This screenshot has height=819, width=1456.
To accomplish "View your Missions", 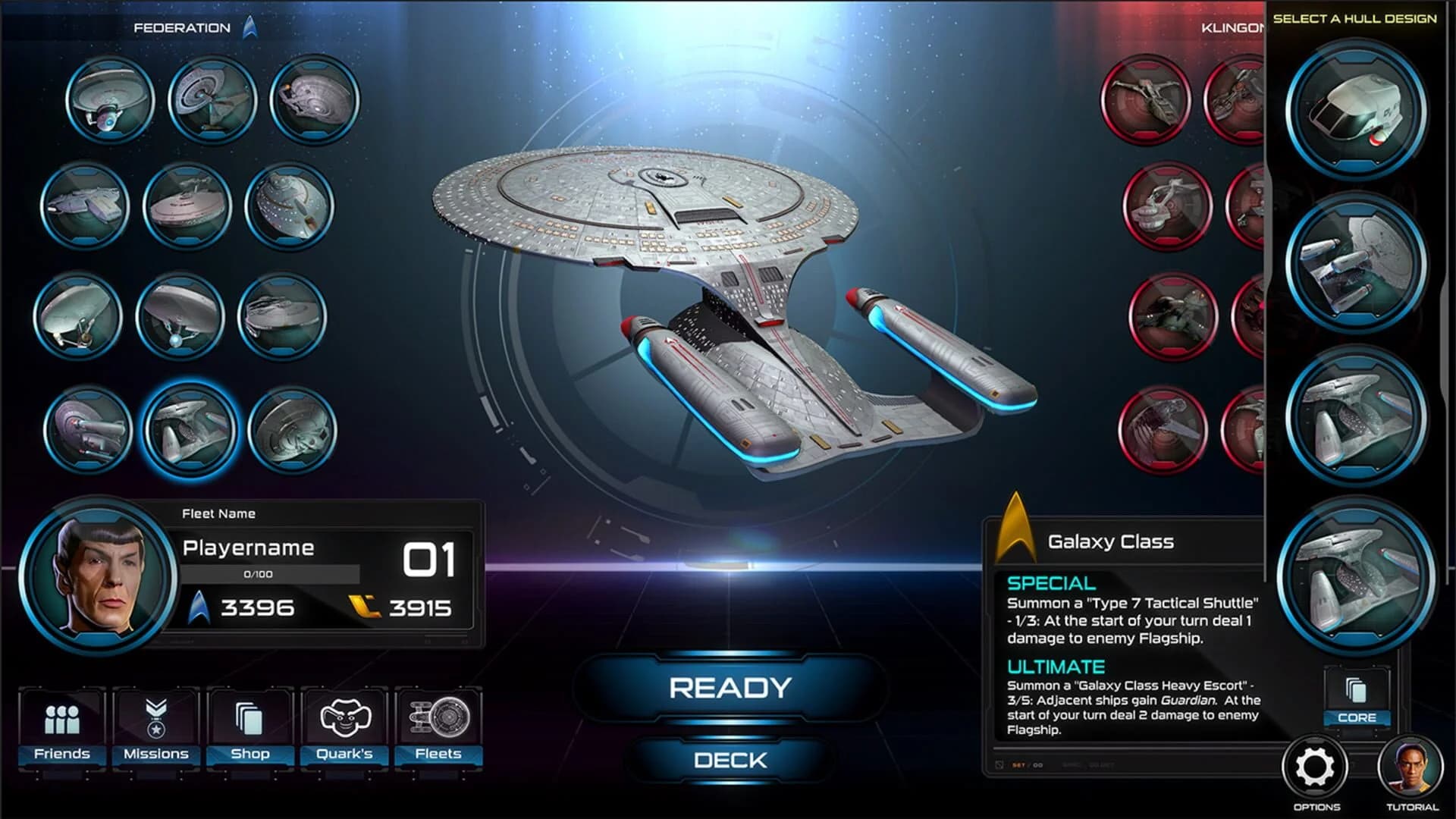I will [155, 728].
